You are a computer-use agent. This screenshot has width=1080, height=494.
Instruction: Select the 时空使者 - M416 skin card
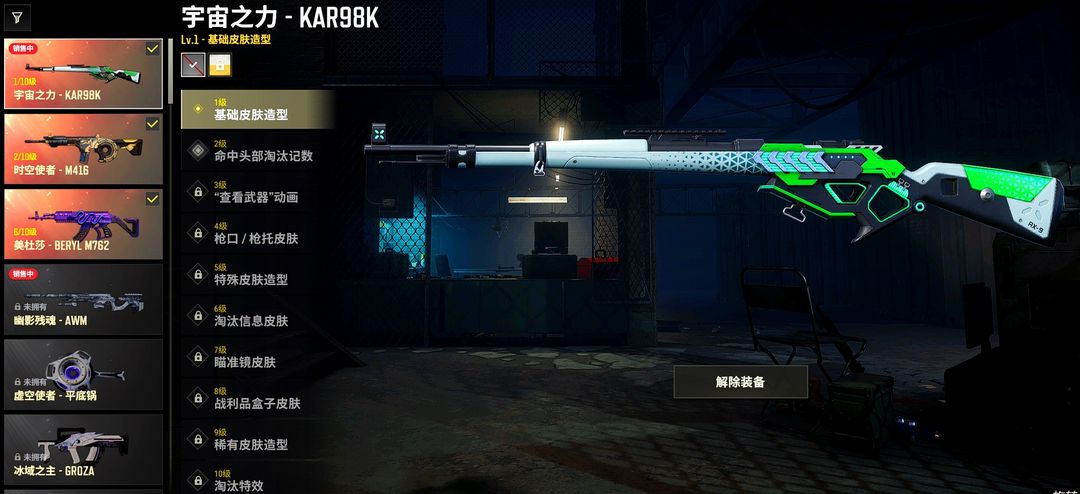coord(83,149)
